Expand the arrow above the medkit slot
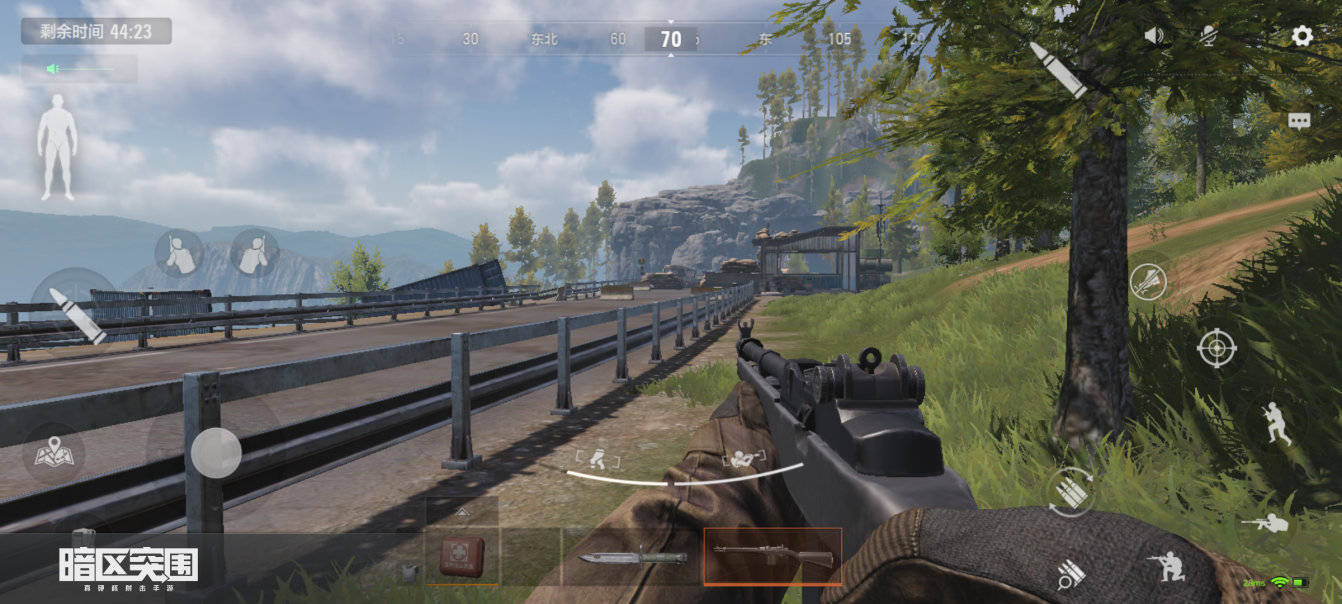The image size is (1342, 604). [462, 511]
